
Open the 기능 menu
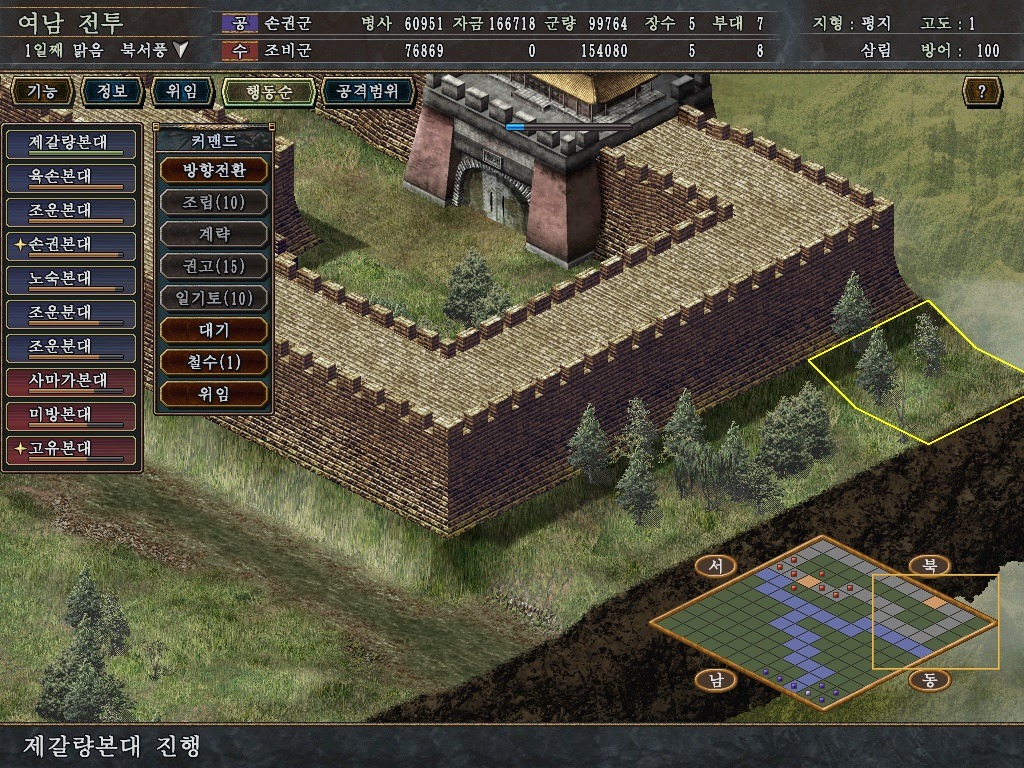(x=42, y=92)
